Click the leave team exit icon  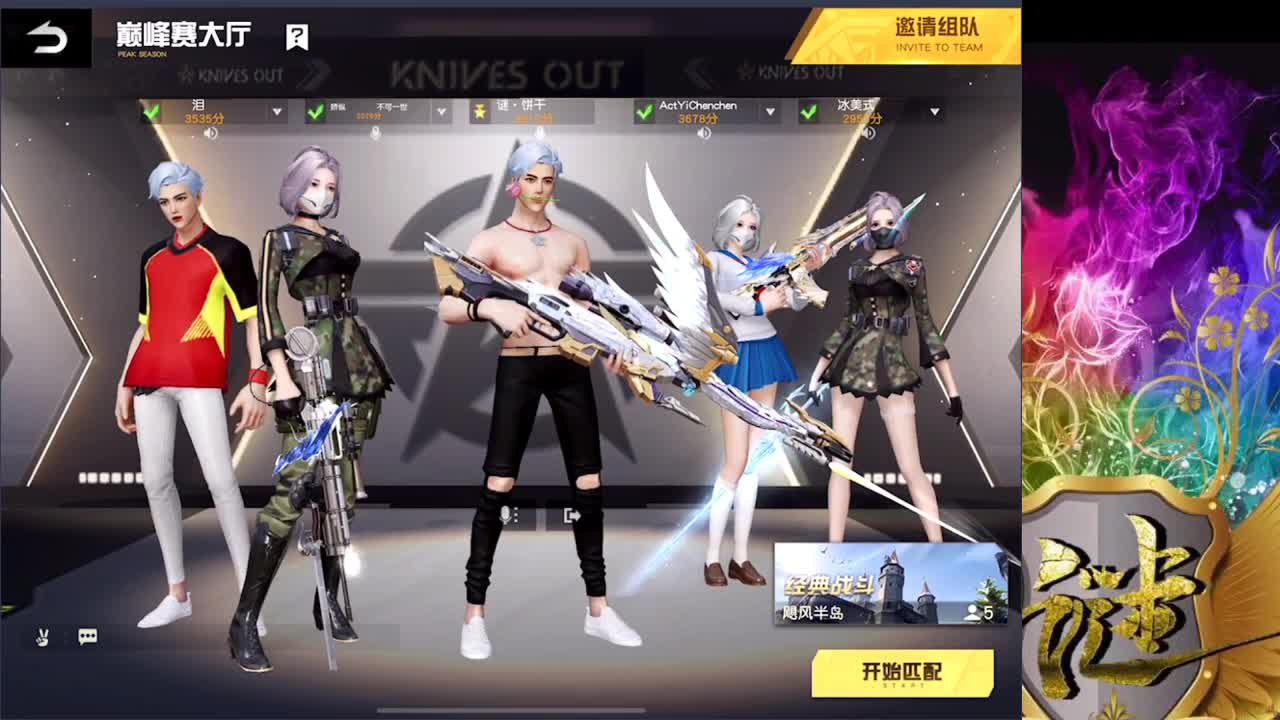pos(572,513)
